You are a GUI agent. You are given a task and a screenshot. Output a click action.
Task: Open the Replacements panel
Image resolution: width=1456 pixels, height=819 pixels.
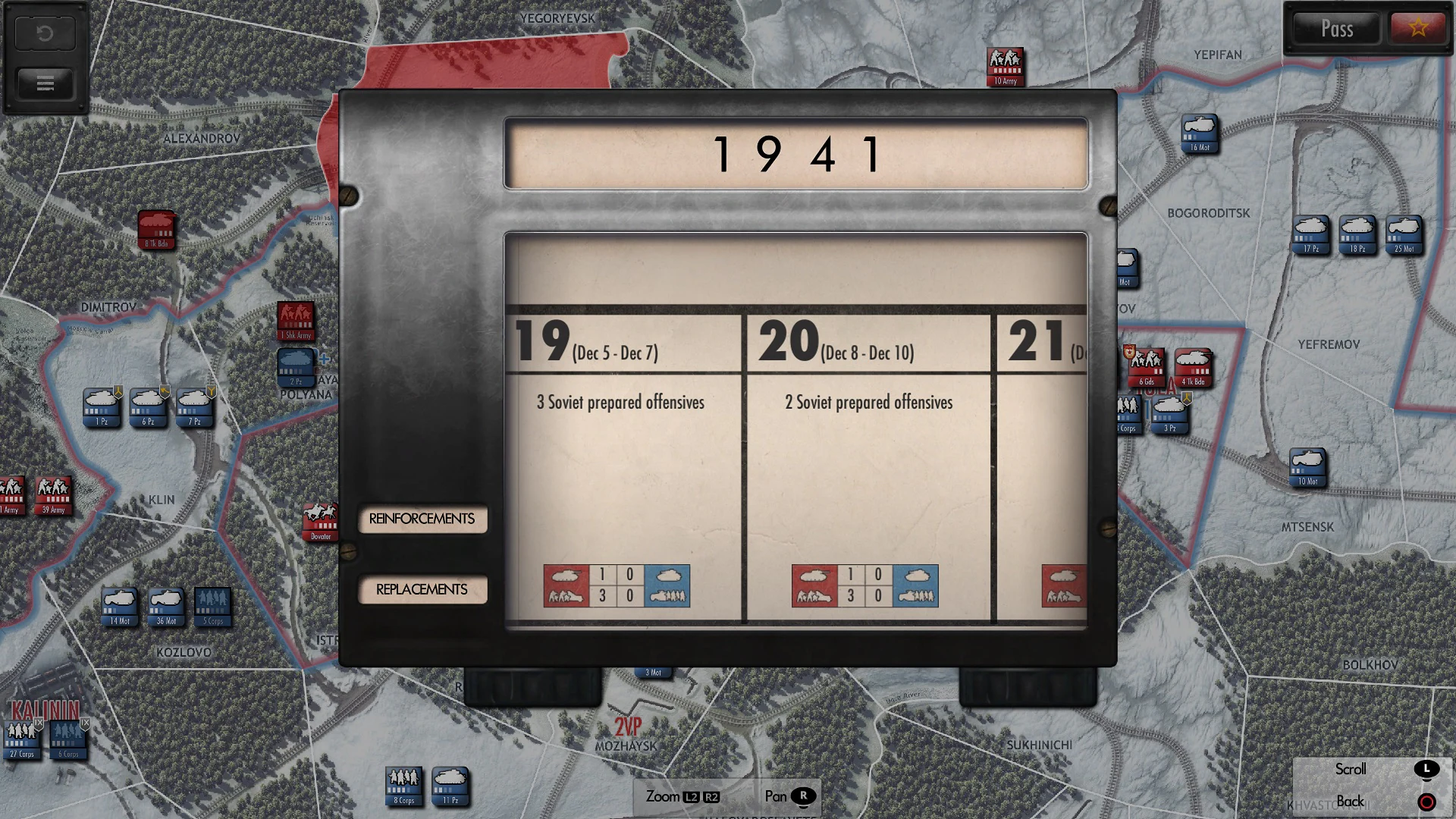[422, 588]
